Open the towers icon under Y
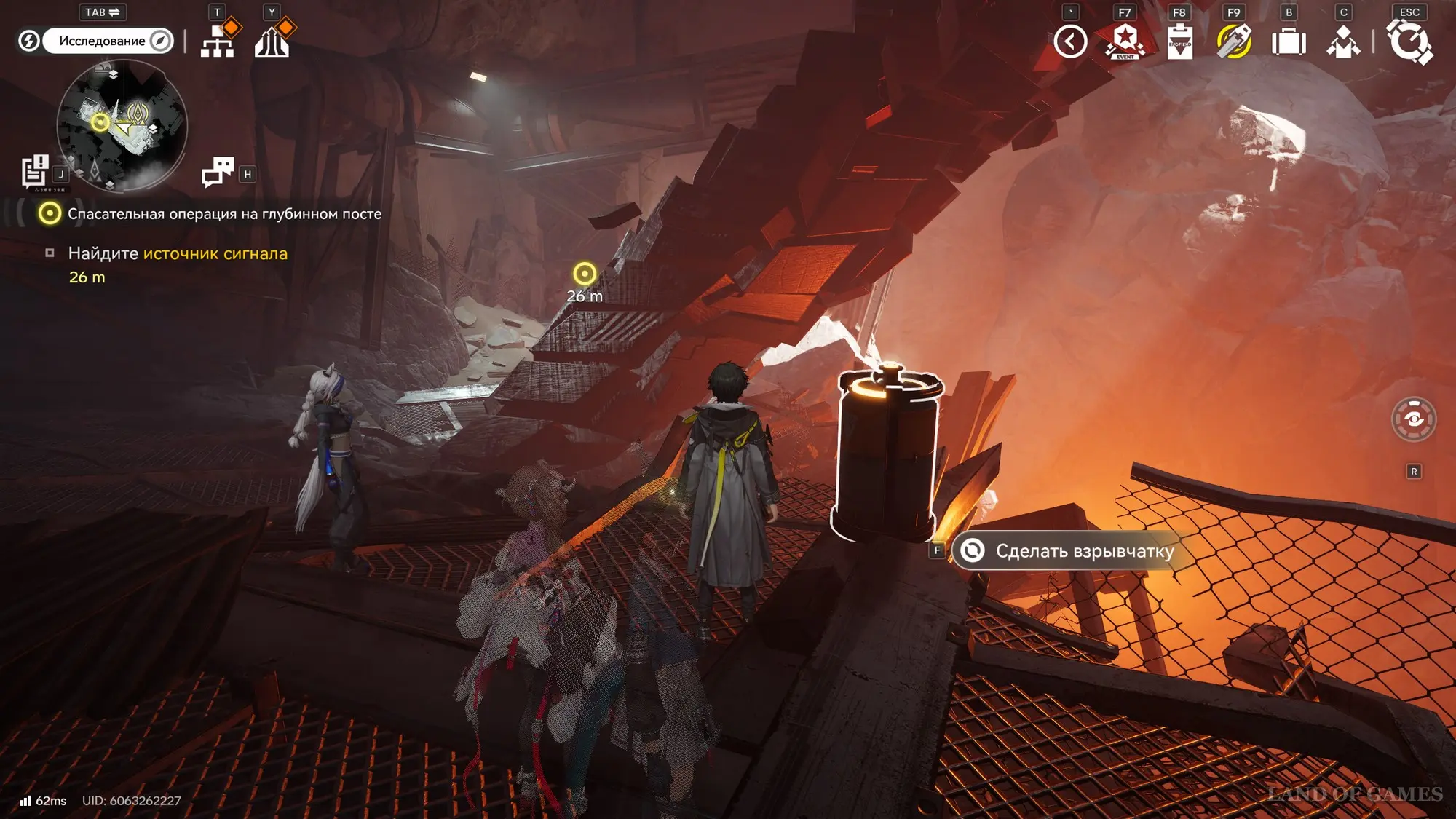Screen dimensions: 1456x819 (x=272, y=41)
